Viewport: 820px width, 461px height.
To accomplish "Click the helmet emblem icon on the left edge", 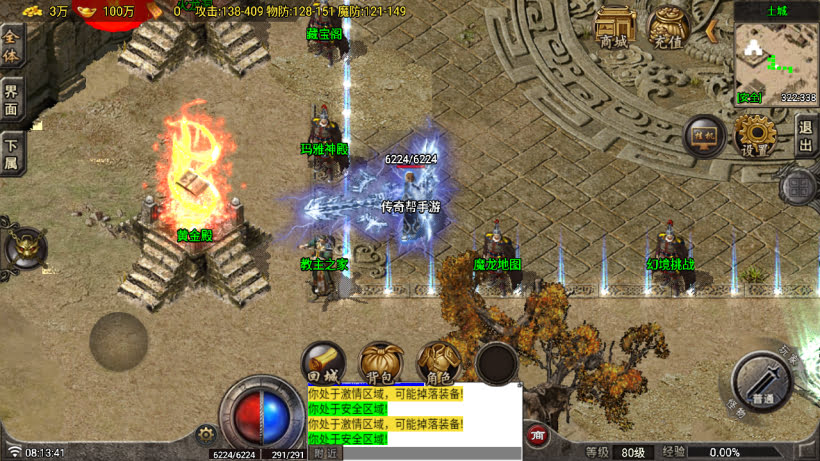I will [x=24, y=246].
